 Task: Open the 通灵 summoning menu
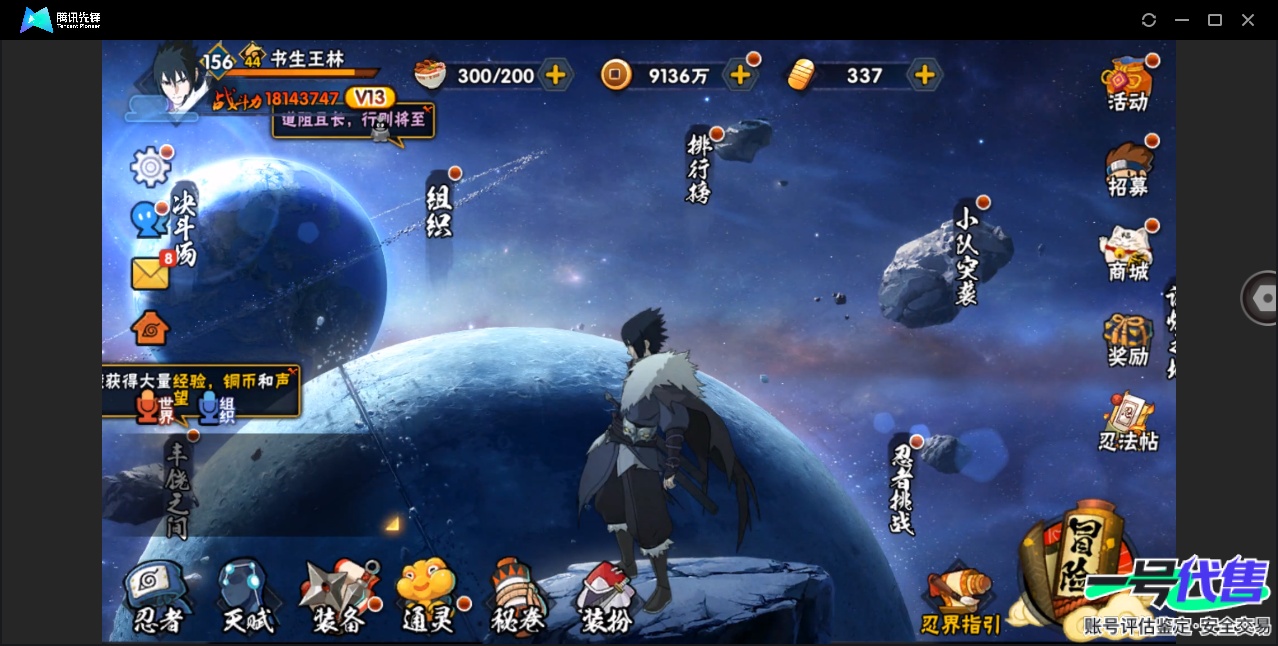pos(428,597)
